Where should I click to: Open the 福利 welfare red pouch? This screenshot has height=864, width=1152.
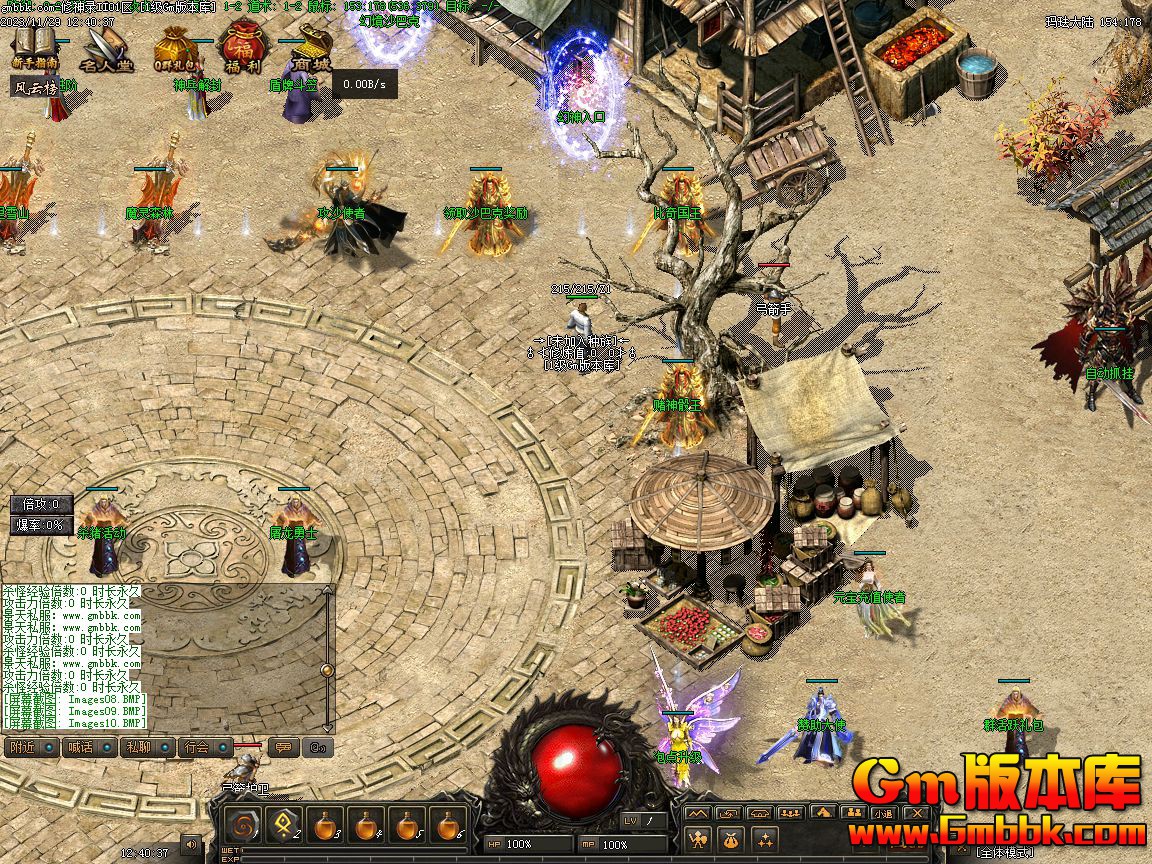[x=241, y=47]
